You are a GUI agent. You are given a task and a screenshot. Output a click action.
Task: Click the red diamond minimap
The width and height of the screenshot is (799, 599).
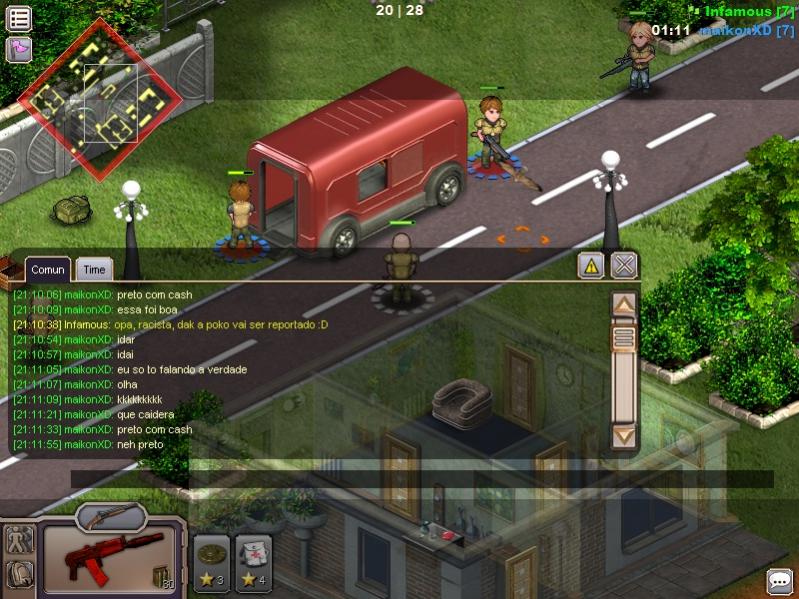tap(101, 100)
